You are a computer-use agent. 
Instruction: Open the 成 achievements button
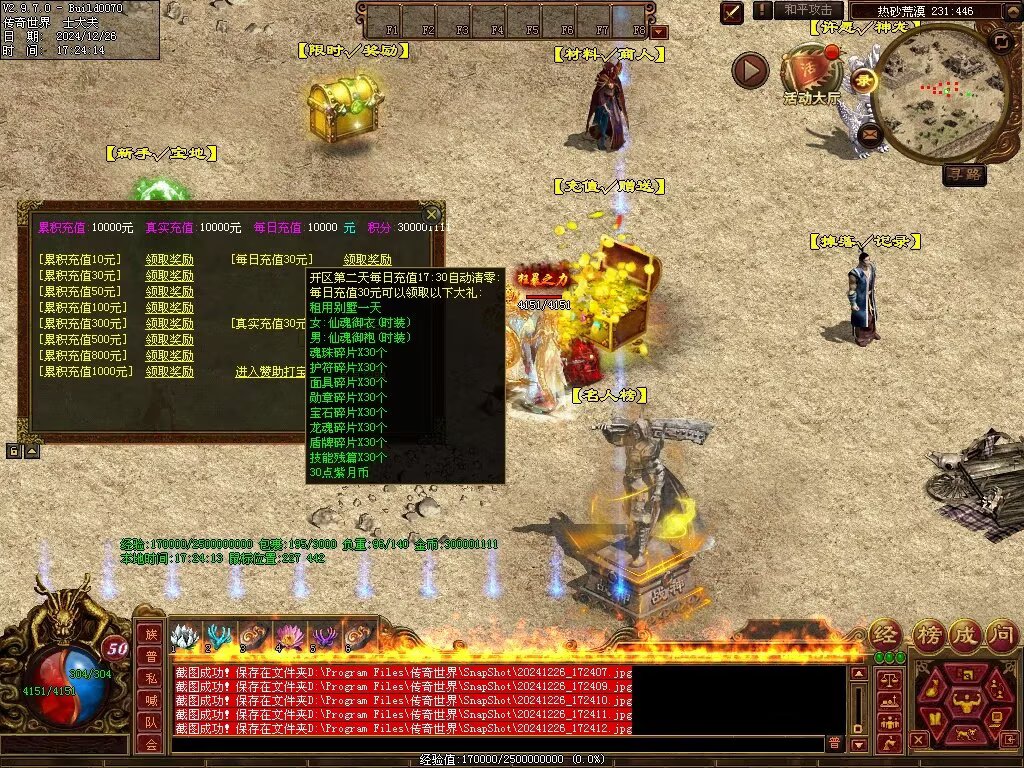966,634
